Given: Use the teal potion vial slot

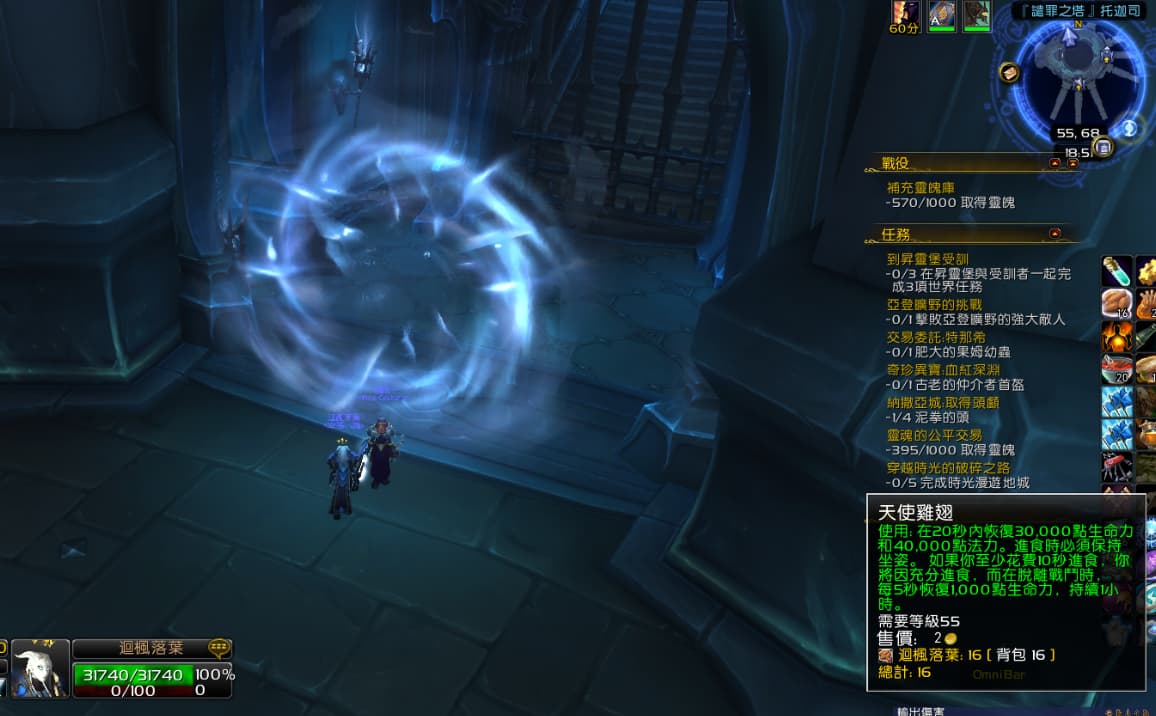Looking at the screenshot, I should click(x=1117, y=271).
